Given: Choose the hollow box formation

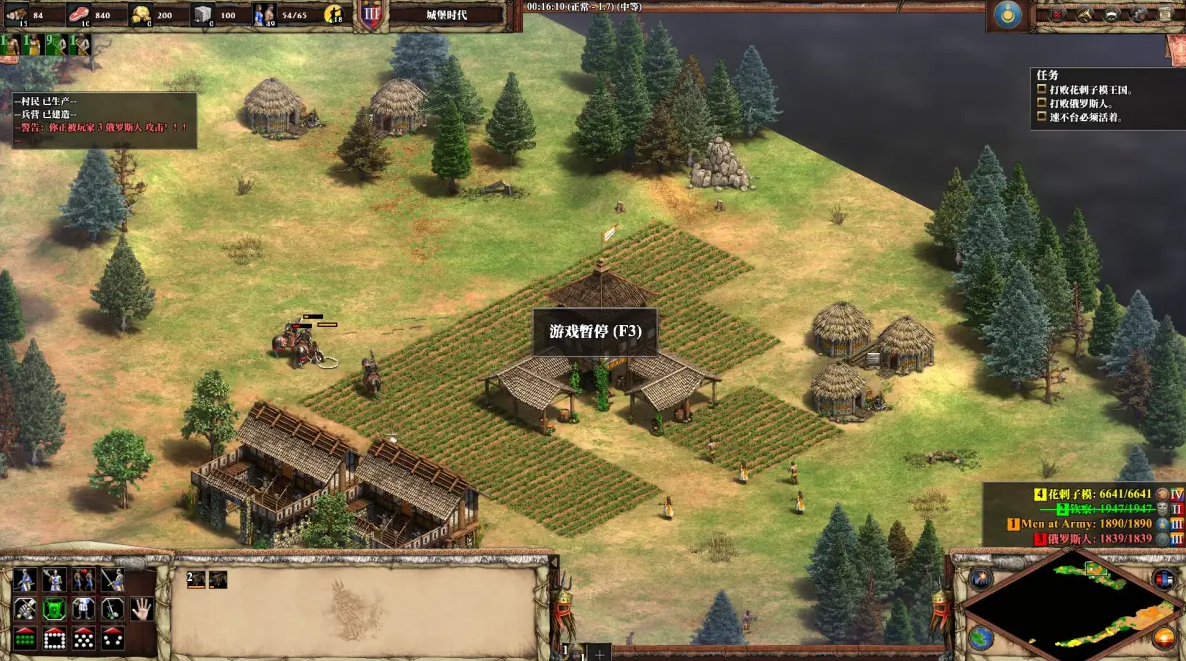Looking at the screenshot, I should 54,637.
